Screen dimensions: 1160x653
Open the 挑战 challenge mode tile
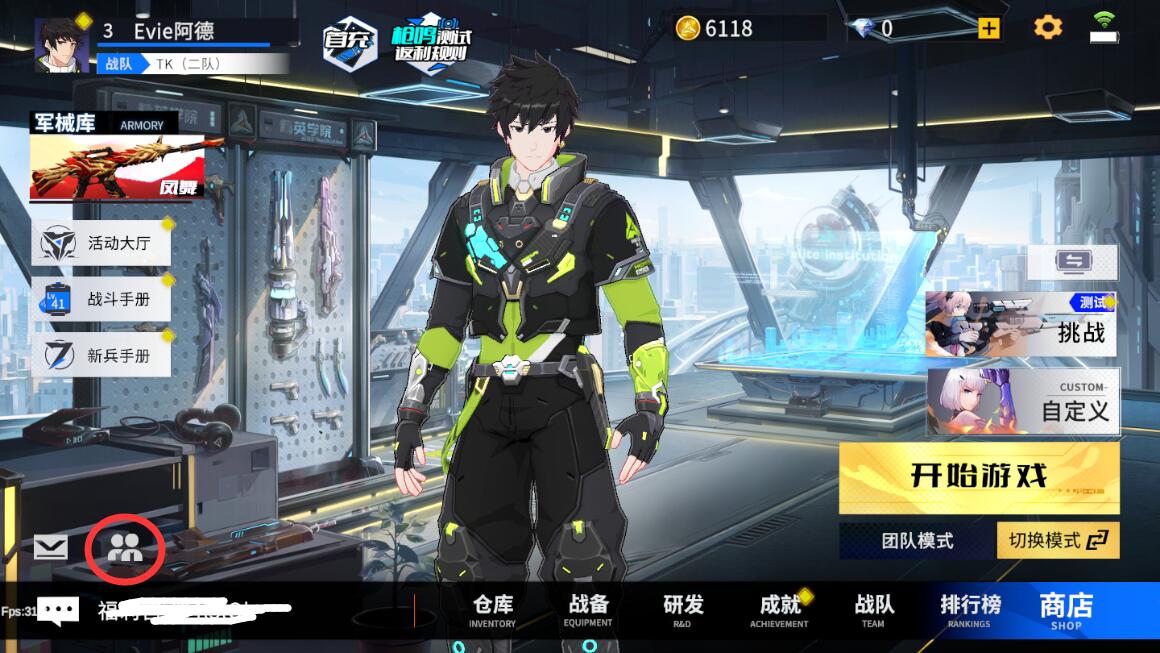[1020, 325]
